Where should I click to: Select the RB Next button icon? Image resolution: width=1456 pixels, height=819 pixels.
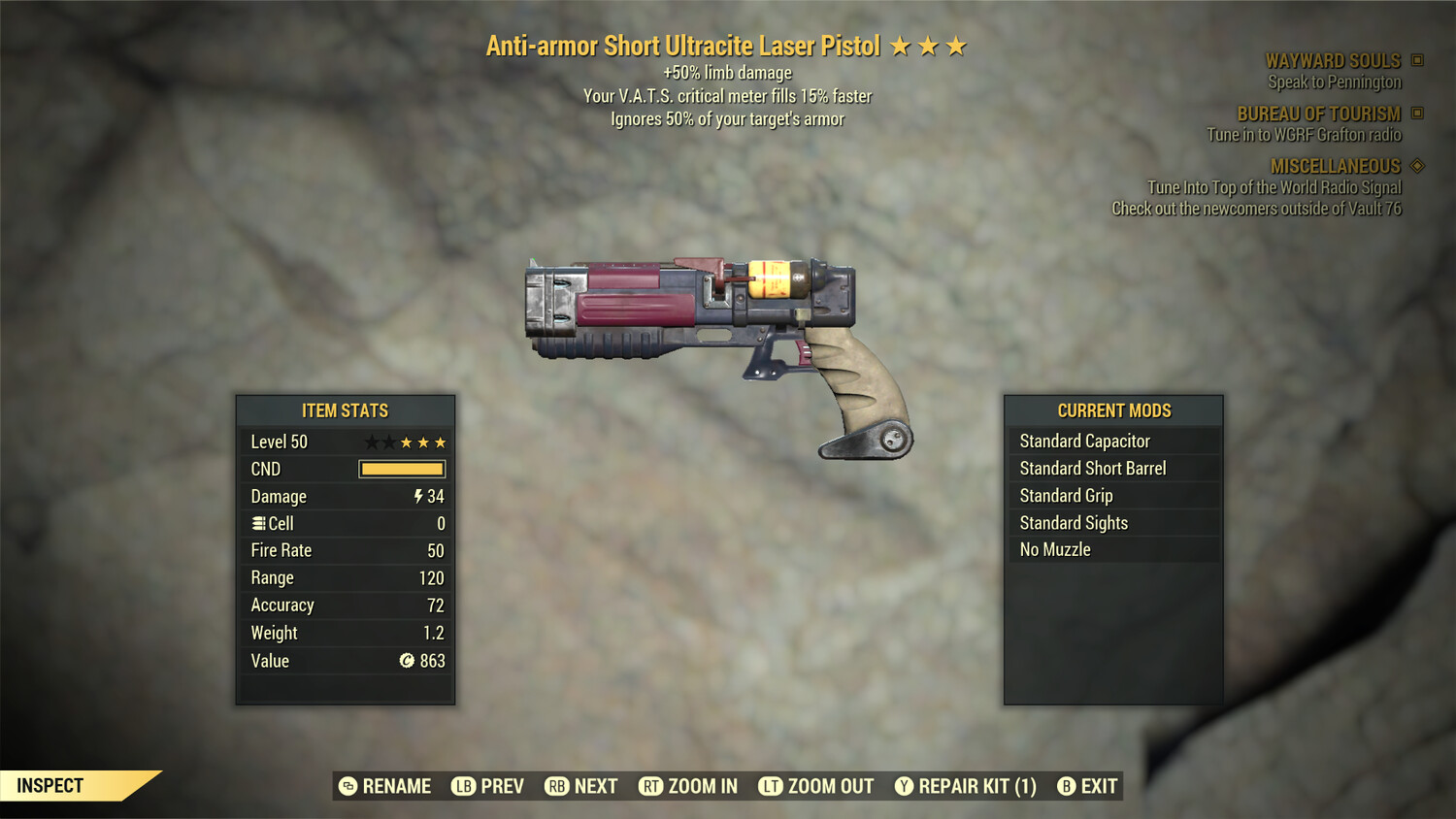556,786
